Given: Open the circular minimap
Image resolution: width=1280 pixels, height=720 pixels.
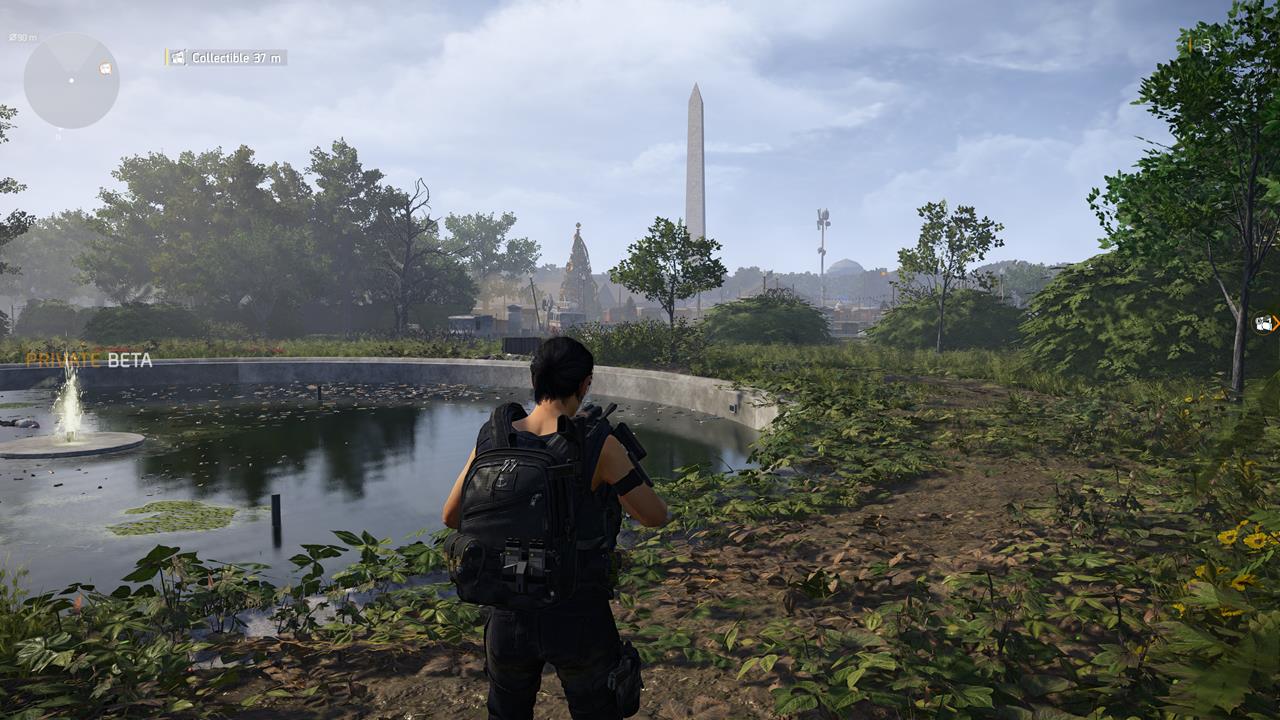Looking at the screenshot, I should pos(71,81).
